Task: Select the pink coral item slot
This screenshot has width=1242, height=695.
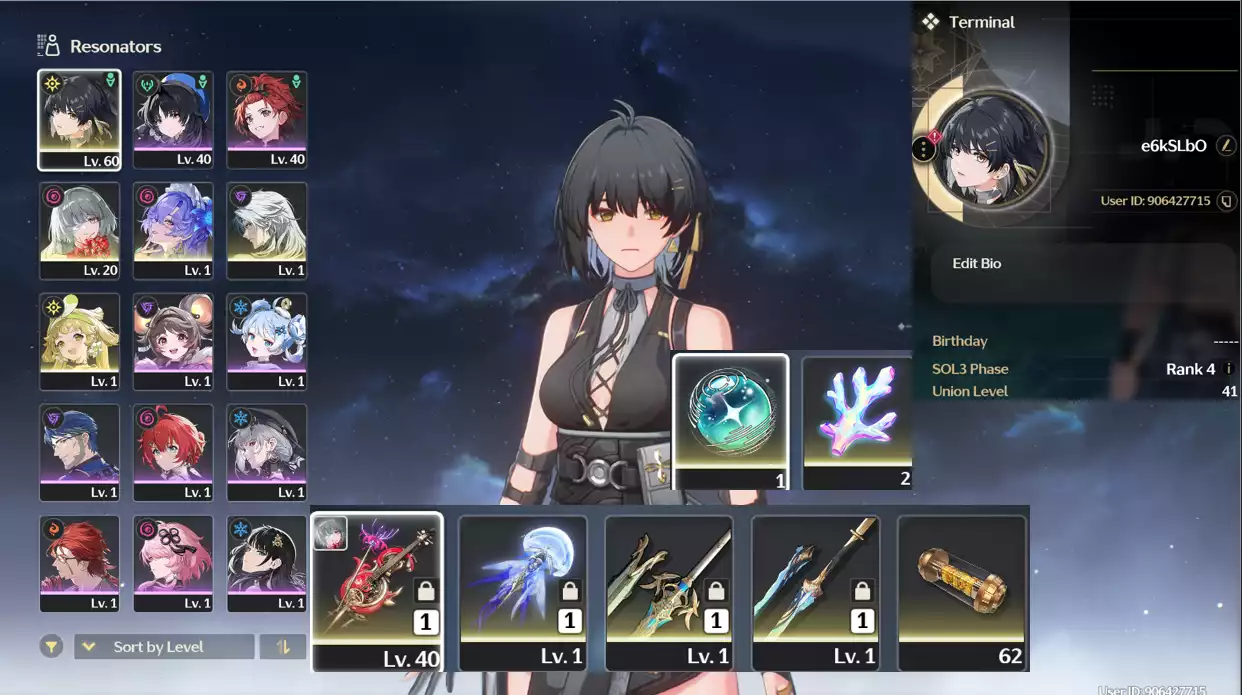Action: (x=858, y=422)
